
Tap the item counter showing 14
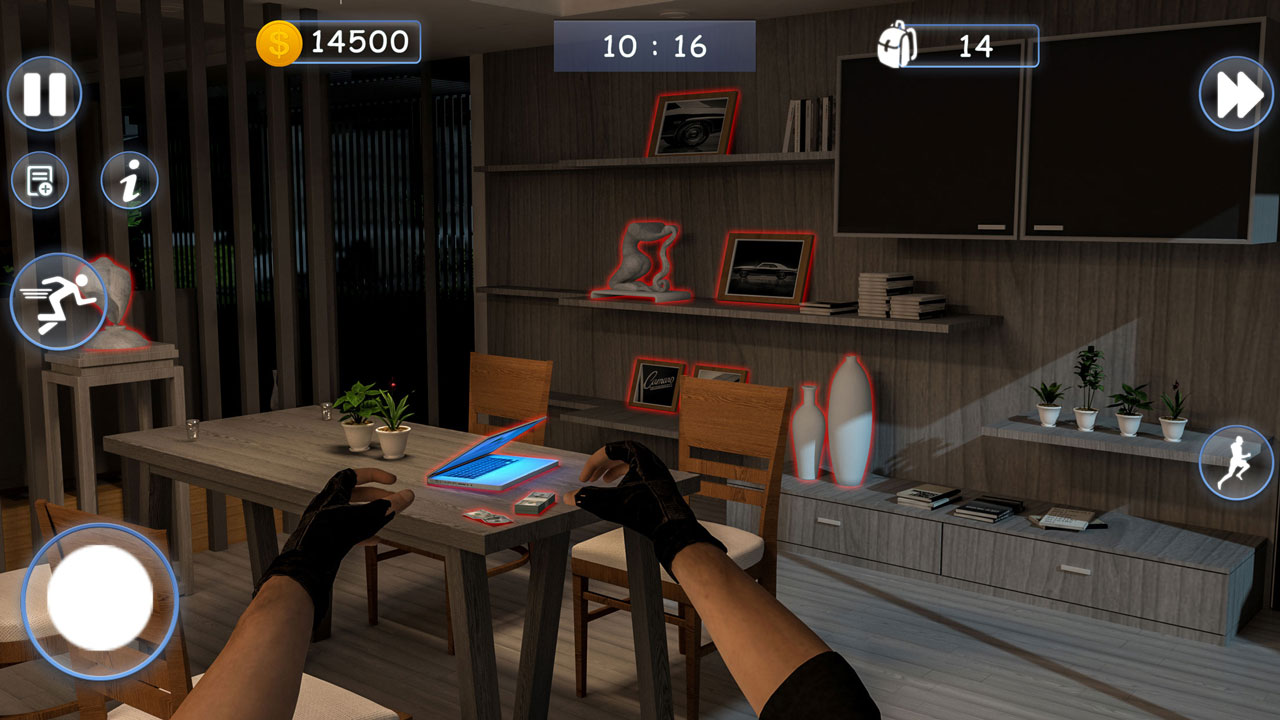pyautogui.click(x=976, y=44)
